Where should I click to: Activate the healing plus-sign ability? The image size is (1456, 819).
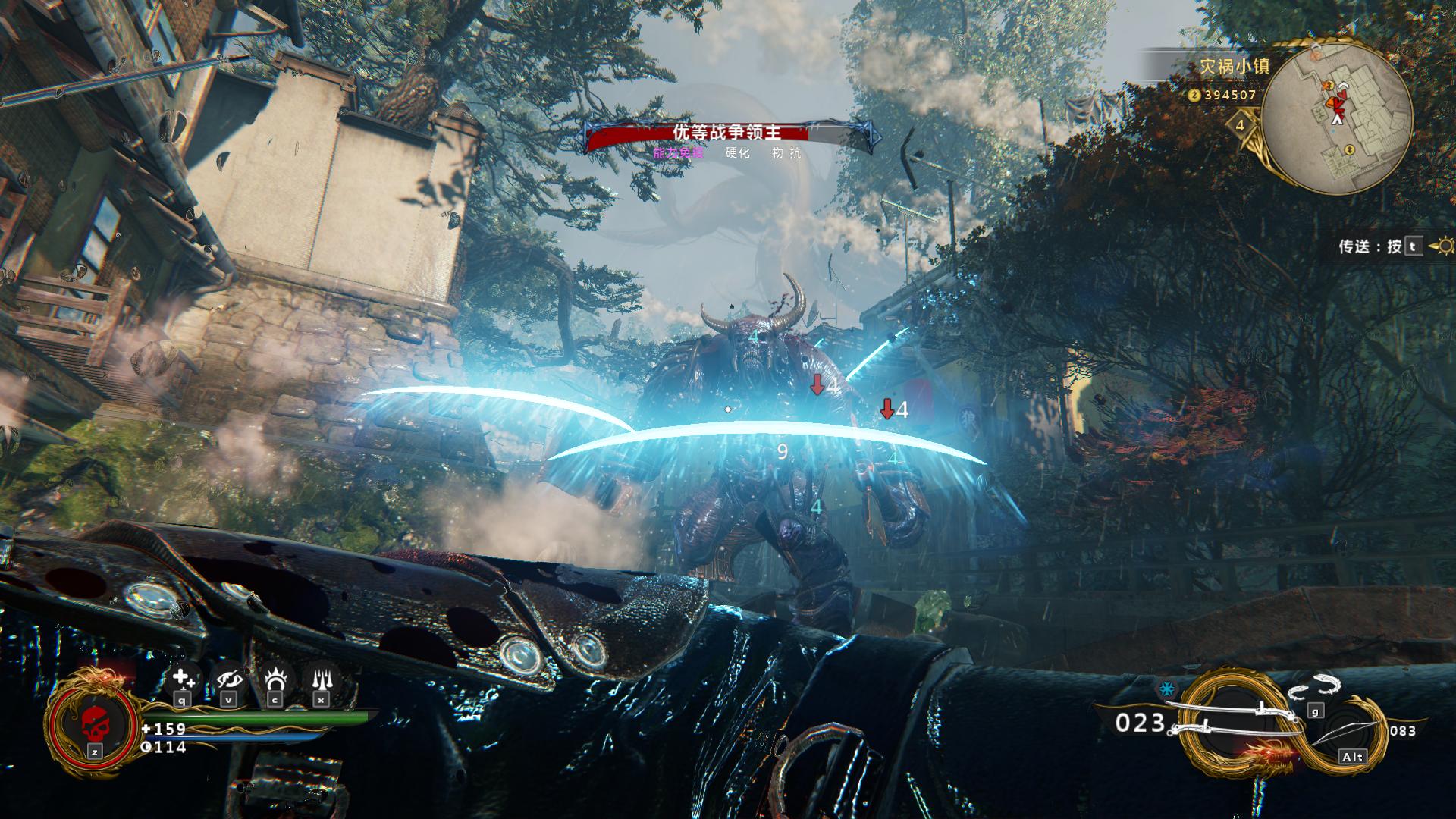[x=183, y=679]
